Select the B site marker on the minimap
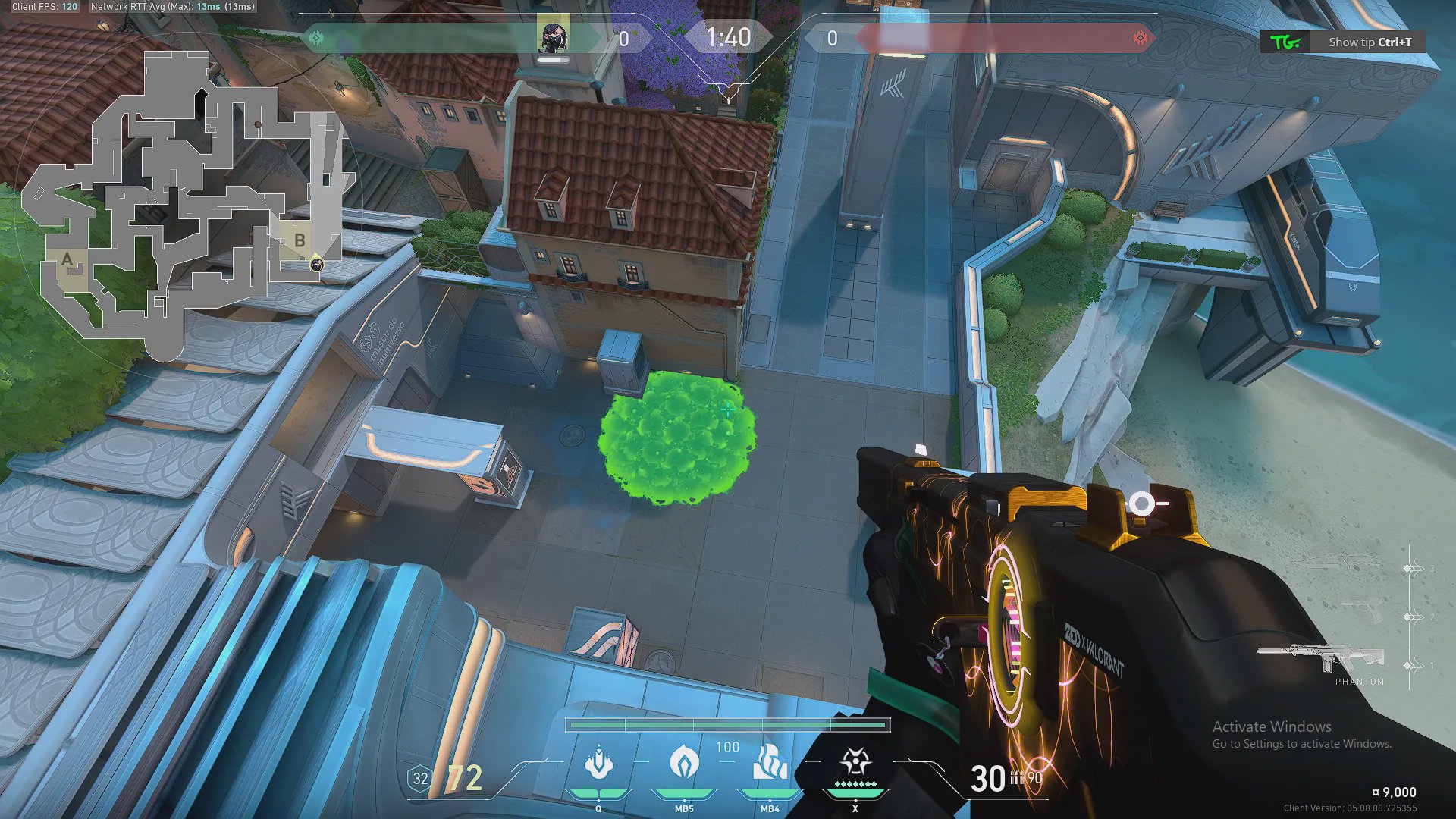The height and width of the screenshot is (819, 1456). point(300,241)
